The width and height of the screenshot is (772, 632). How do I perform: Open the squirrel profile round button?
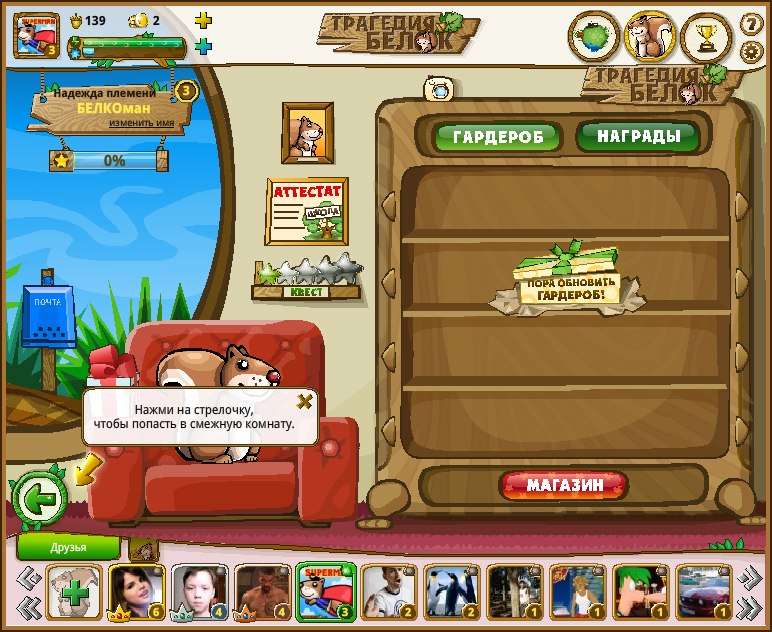[x=650, y=39]
